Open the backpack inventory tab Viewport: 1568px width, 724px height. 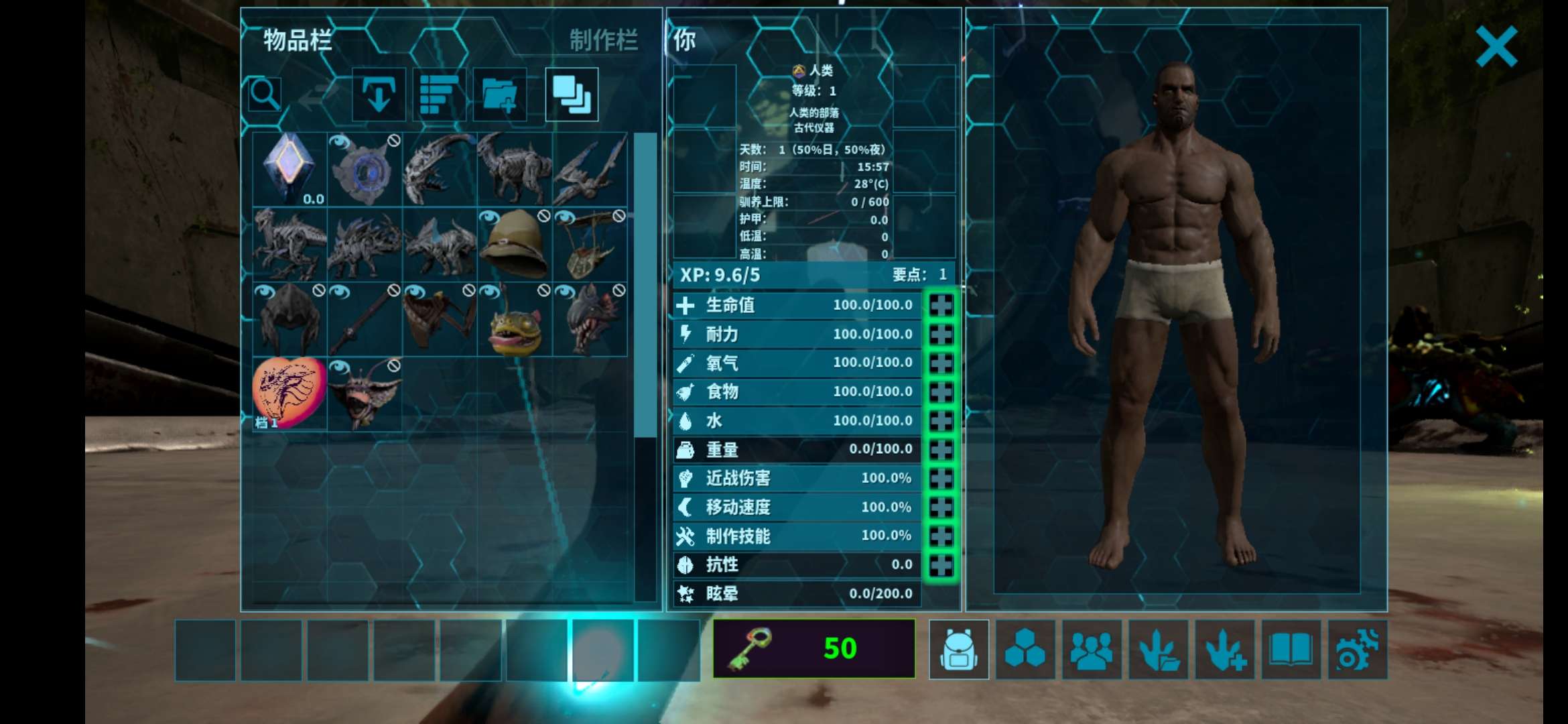958,650
